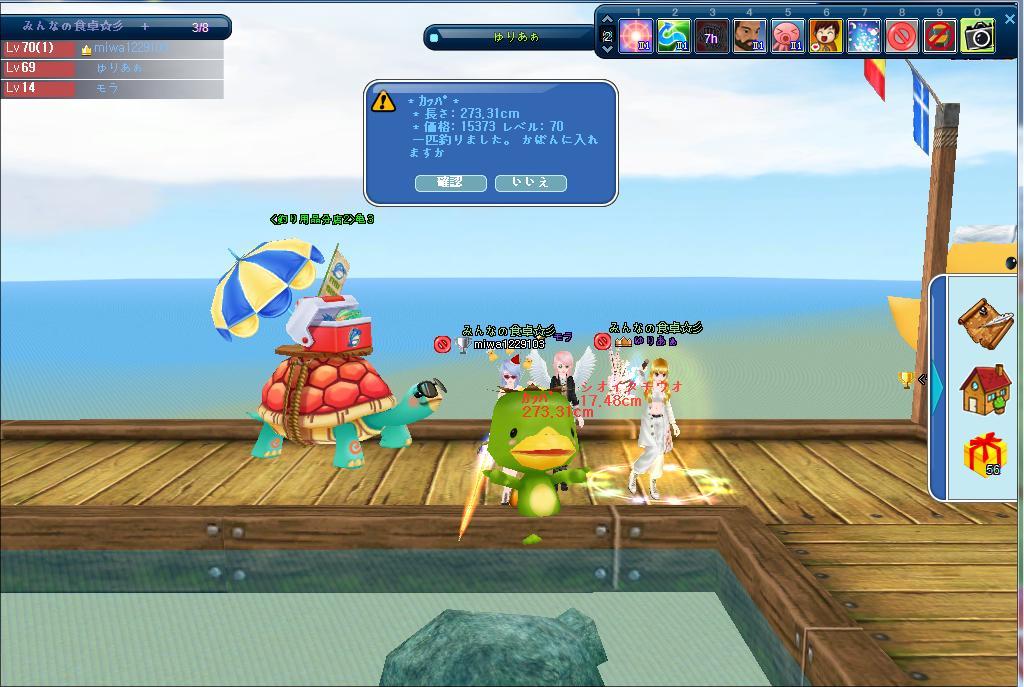Trigger the laughing boy emote icon

(x=826, y=37)
